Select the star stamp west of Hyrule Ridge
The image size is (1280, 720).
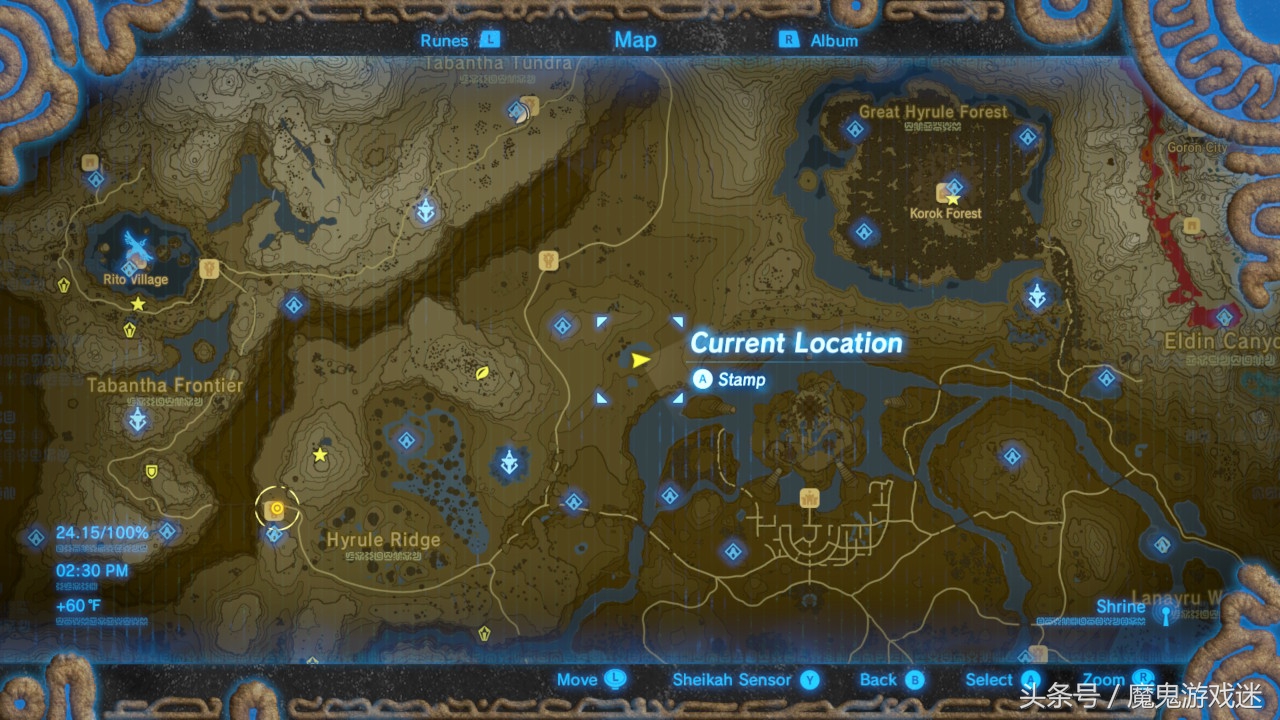(320, 455)
